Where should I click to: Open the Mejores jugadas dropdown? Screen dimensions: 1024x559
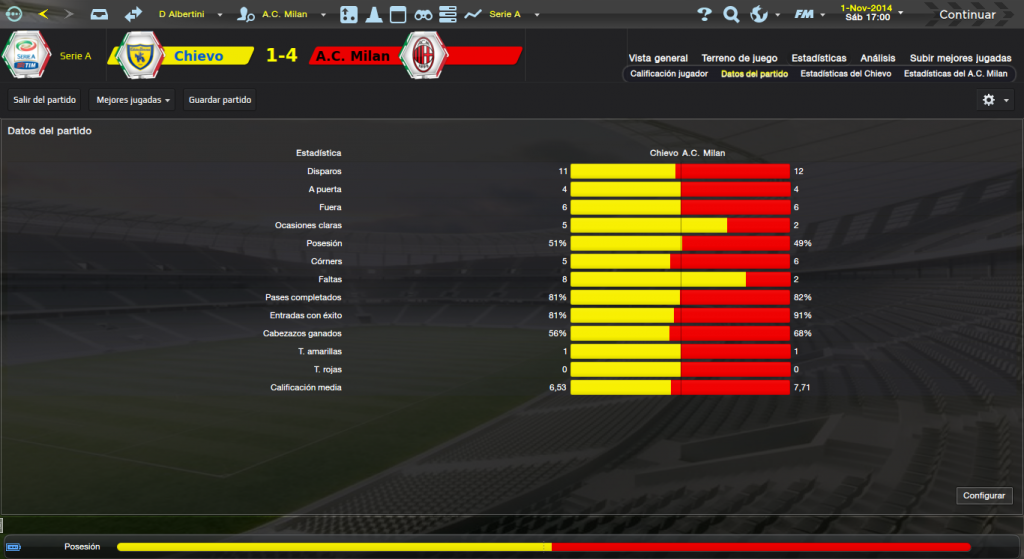pos(132,100)
